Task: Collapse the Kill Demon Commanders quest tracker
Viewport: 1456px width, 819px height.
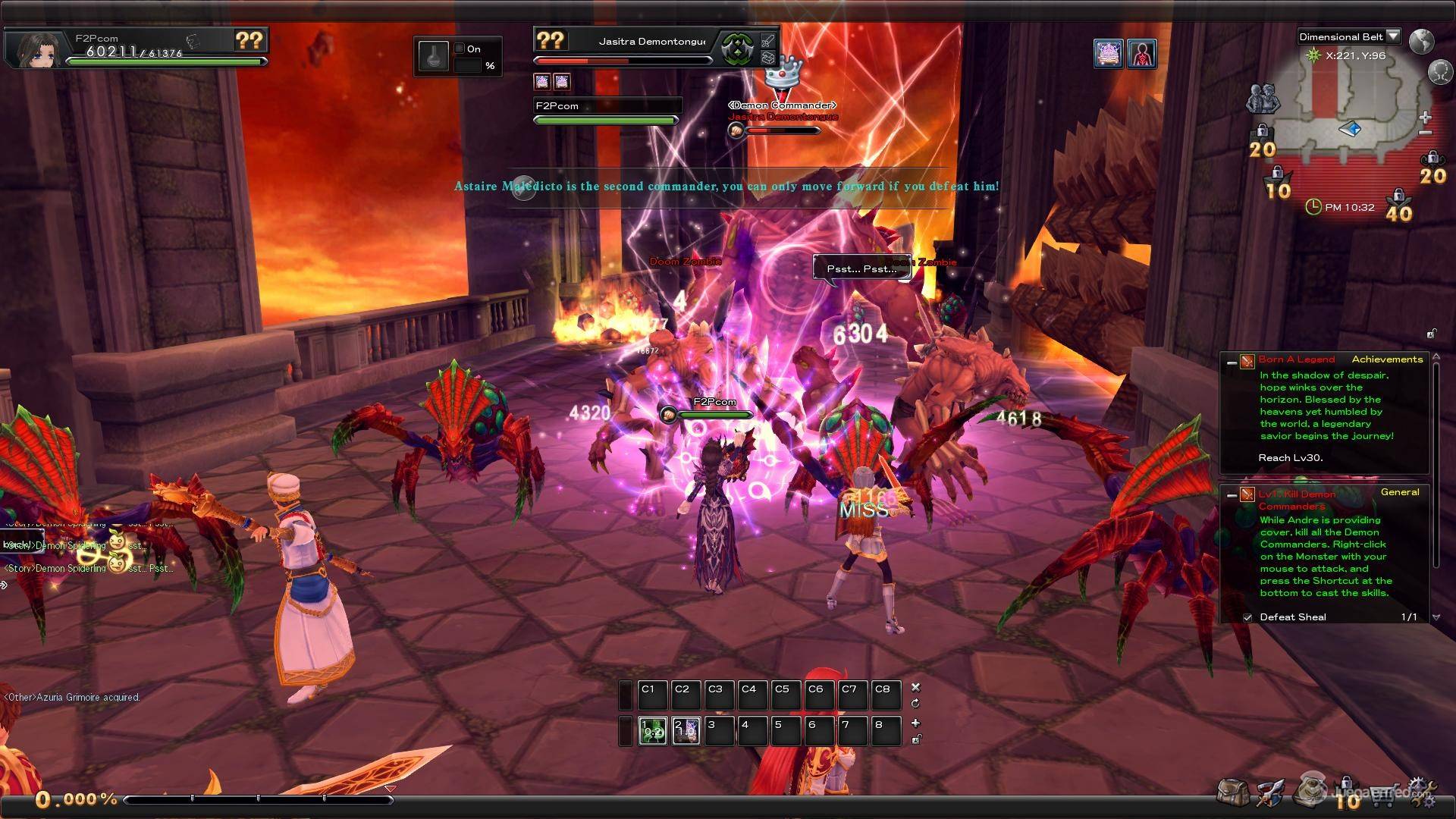Action: click(1232, 495)
